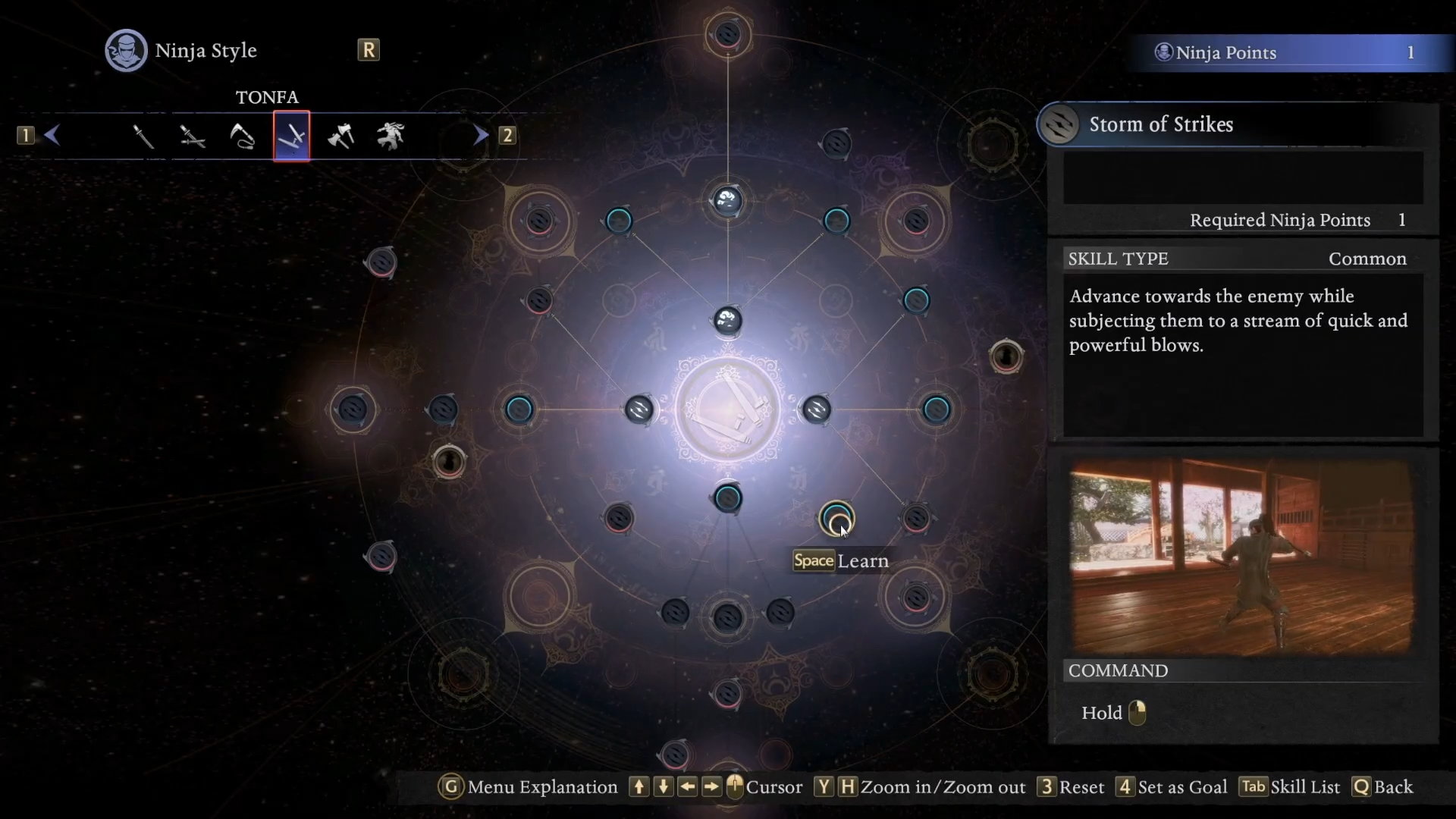Go to the previous weapon with left arrow
The height and width of the screenshot is (819, 1456).
click(x=52, y=136)
